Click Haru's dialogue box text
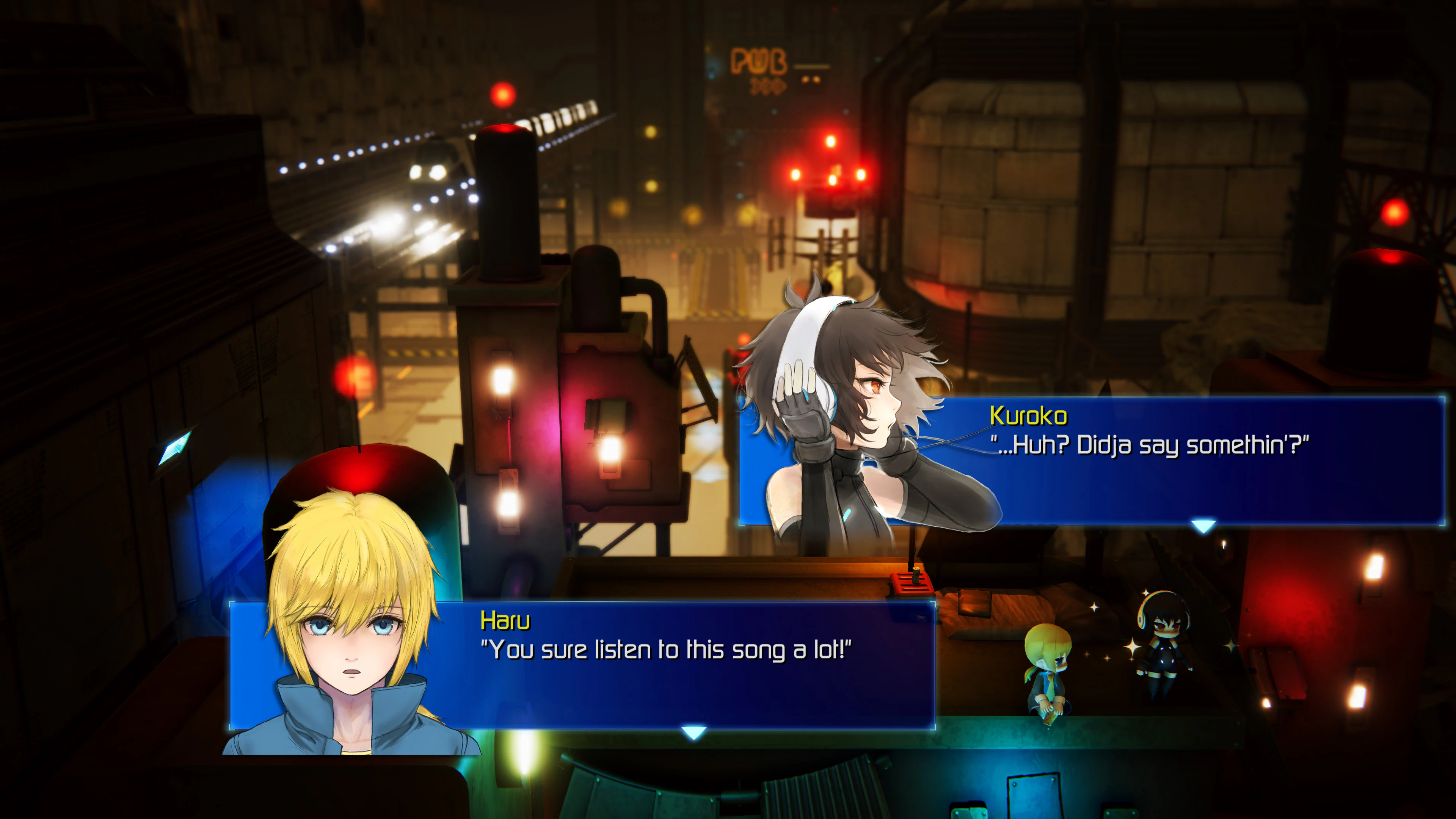 (x=665, y=650)
